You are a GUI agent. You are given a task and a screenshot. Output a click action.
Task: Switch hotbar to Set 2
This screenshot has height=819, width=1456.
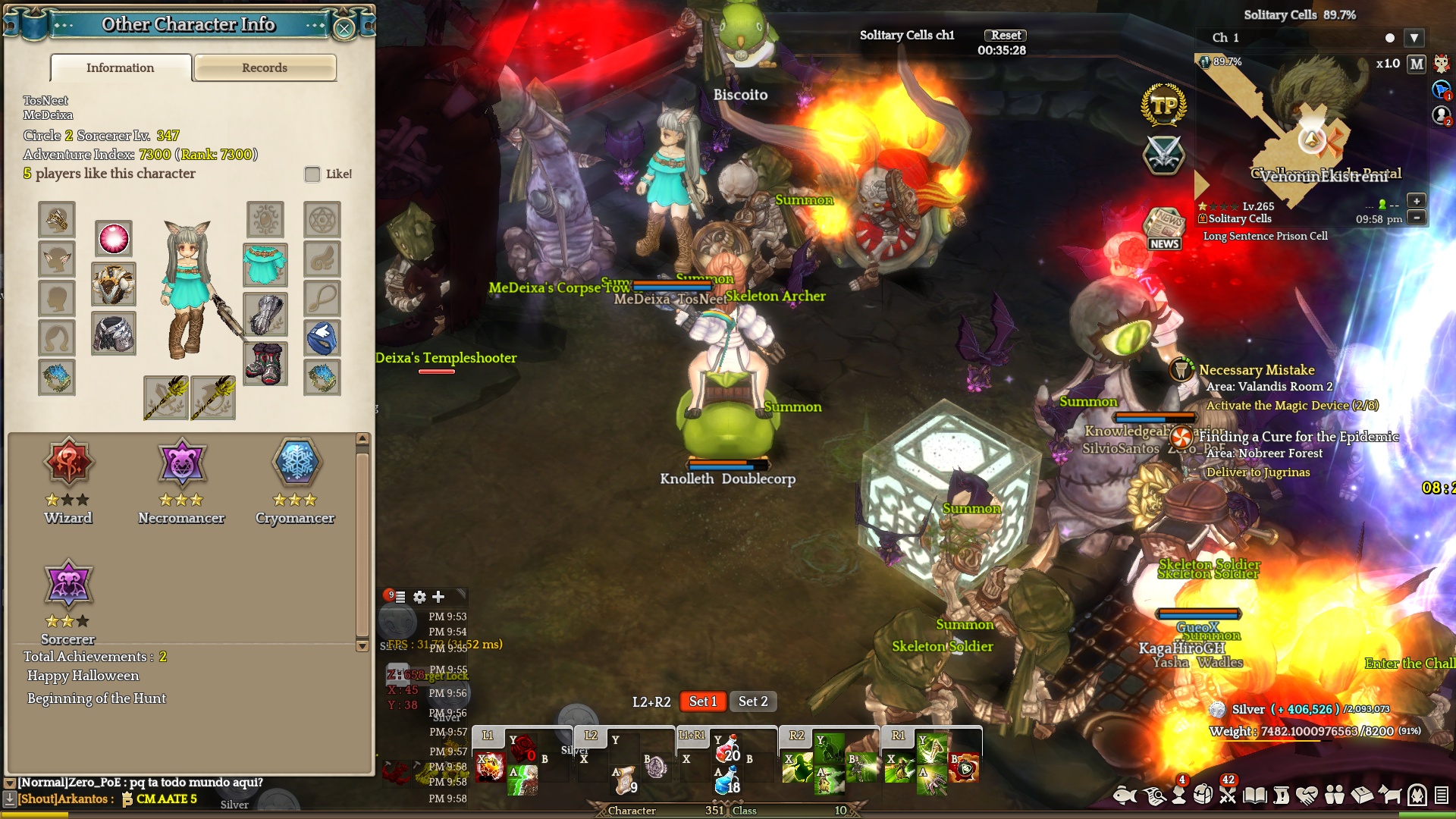click(x=753, y=701)
